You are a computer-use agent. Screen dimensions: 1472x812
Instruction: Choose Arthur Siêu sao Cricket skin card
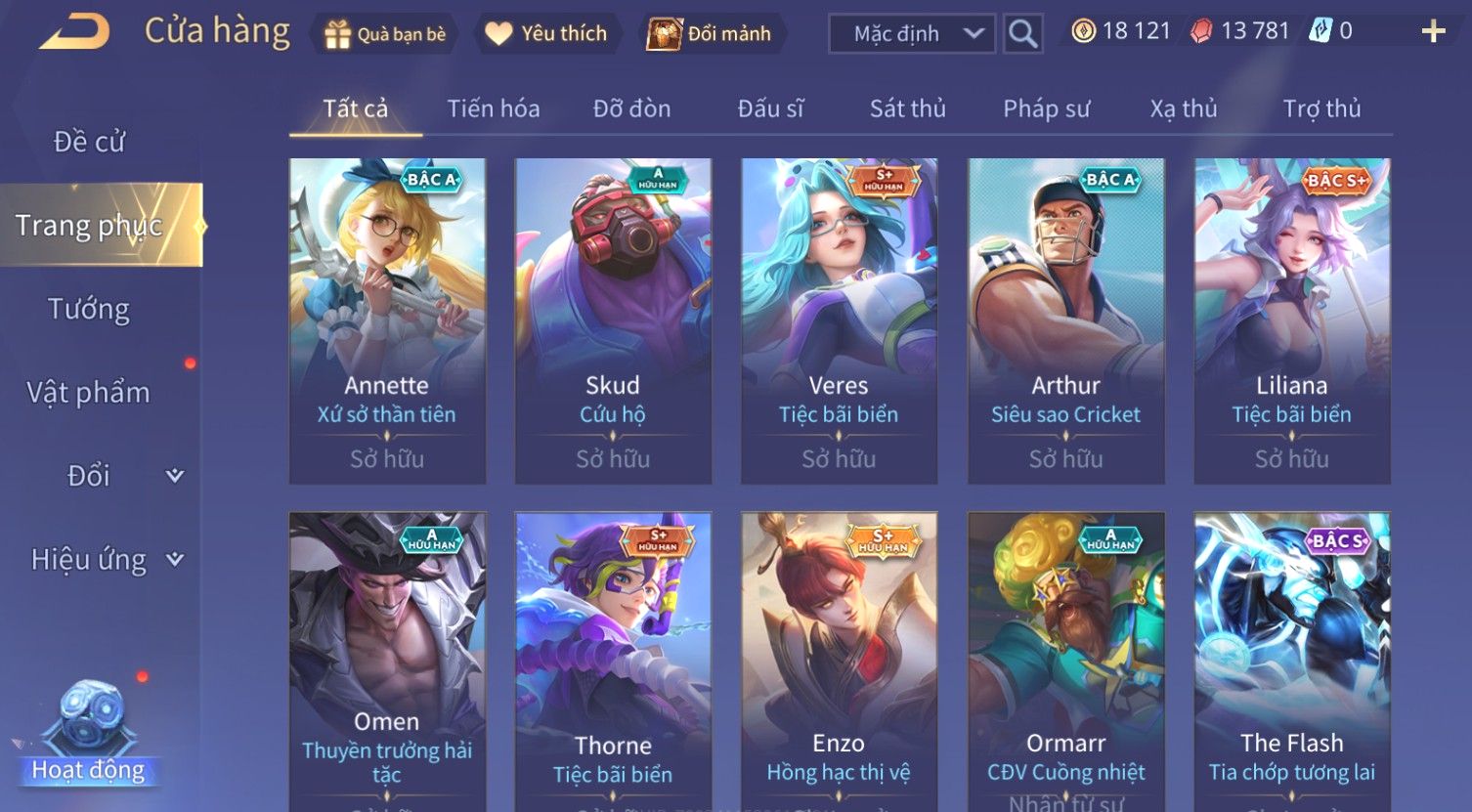[x=1065, y=321]
